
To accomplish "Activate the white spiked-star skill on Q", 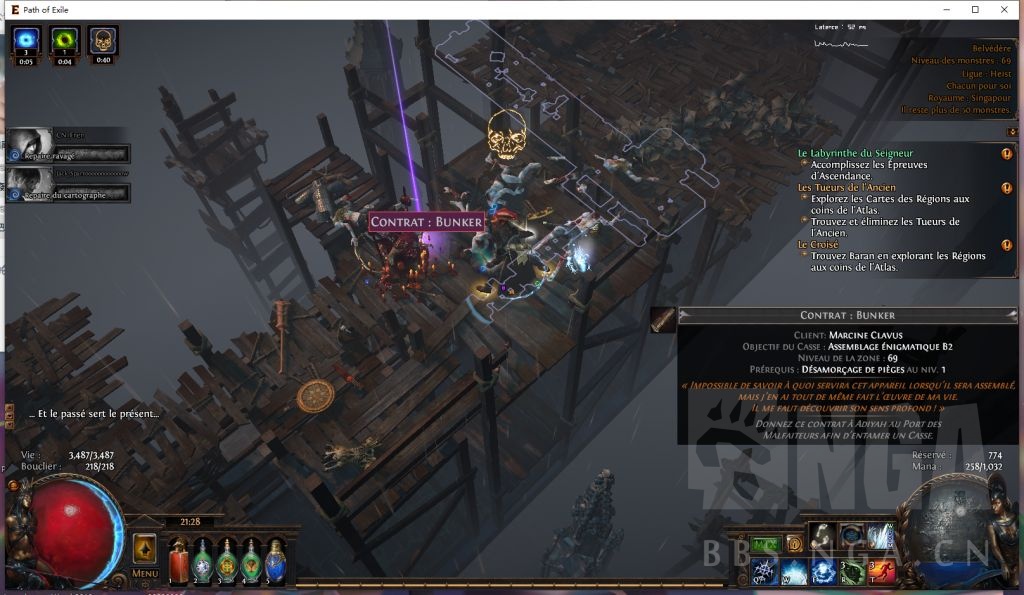I will 763,572.
